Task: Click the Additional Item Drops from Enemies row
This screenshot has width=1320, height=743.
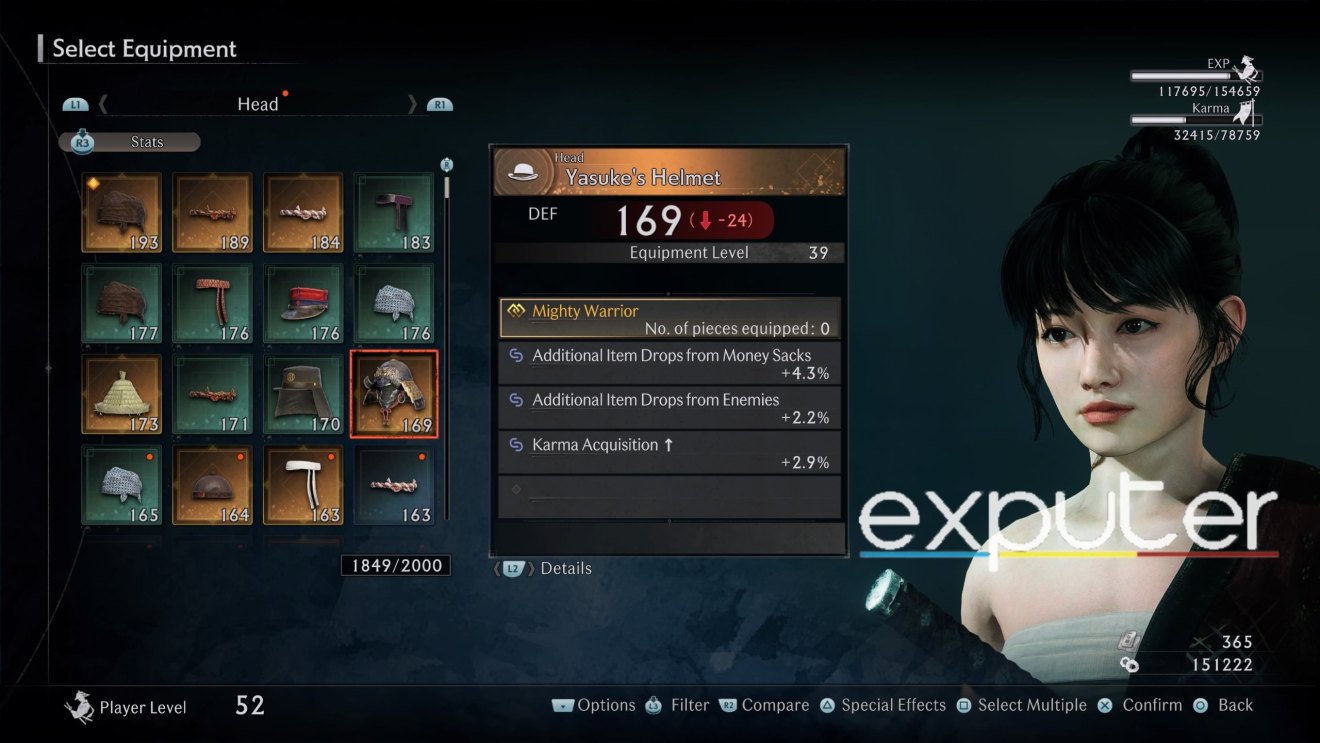Action: [669, 408]
